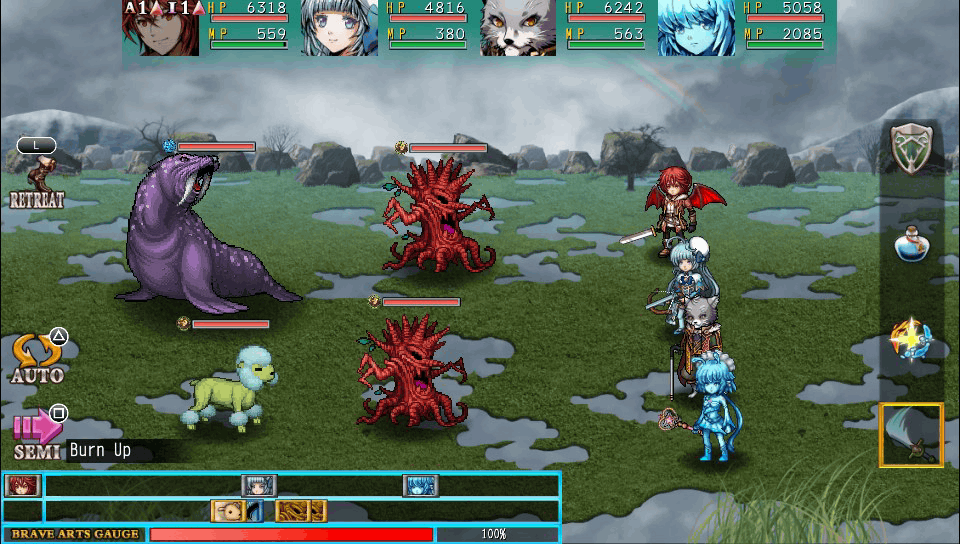Click the red-haired hero's turn order icon

[17, 486]
